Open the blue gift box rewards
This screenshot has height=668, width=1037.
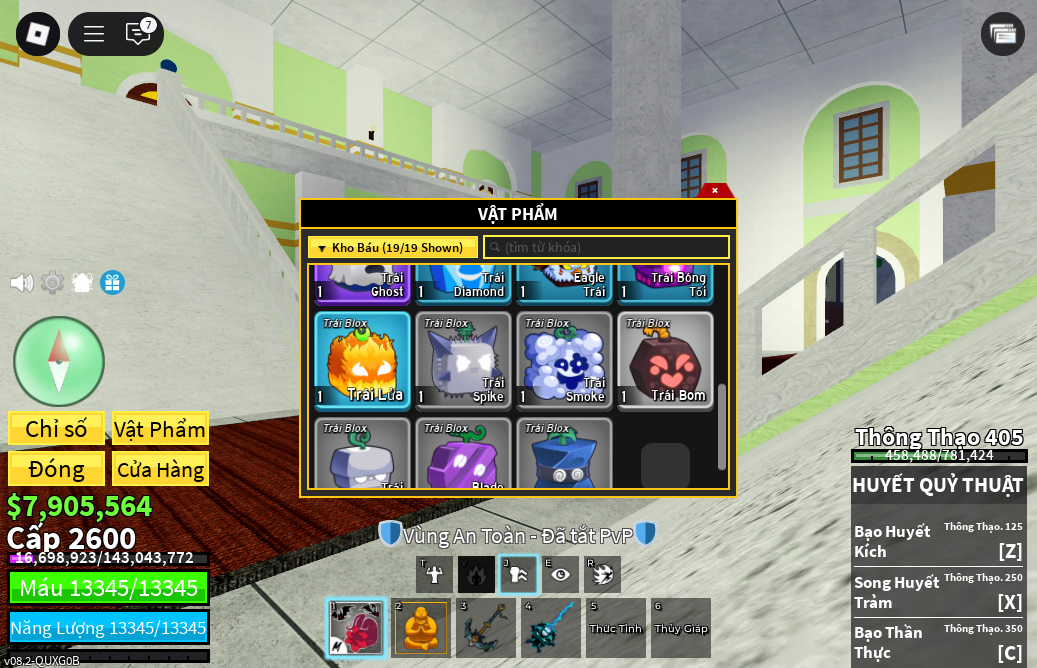pyautogui.click(x=112, y=283)
